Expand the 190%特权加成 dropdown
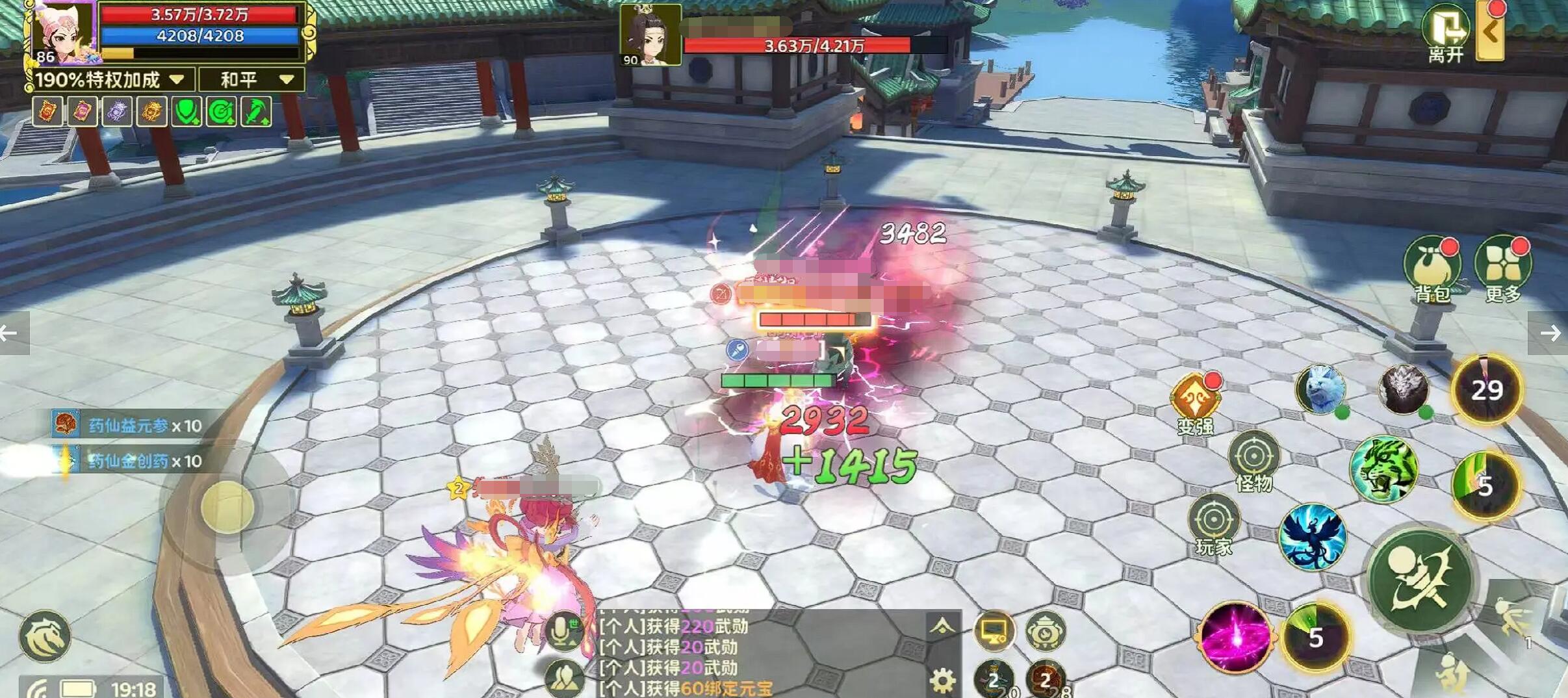This screenshot has width=1568, height=698. click(110, 80)
